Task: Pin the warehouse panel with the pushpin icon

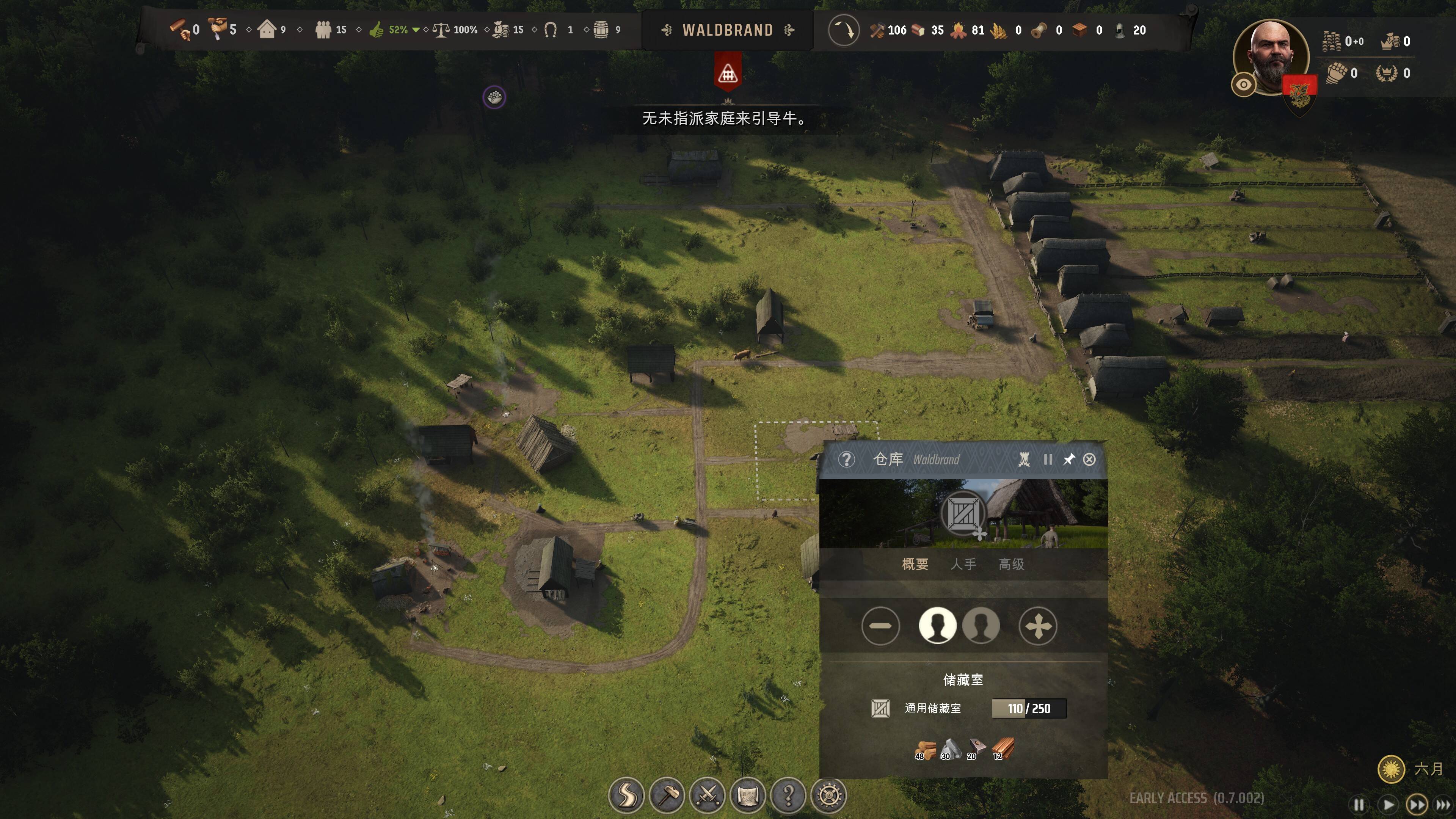Action: (x=1068, y=460)
